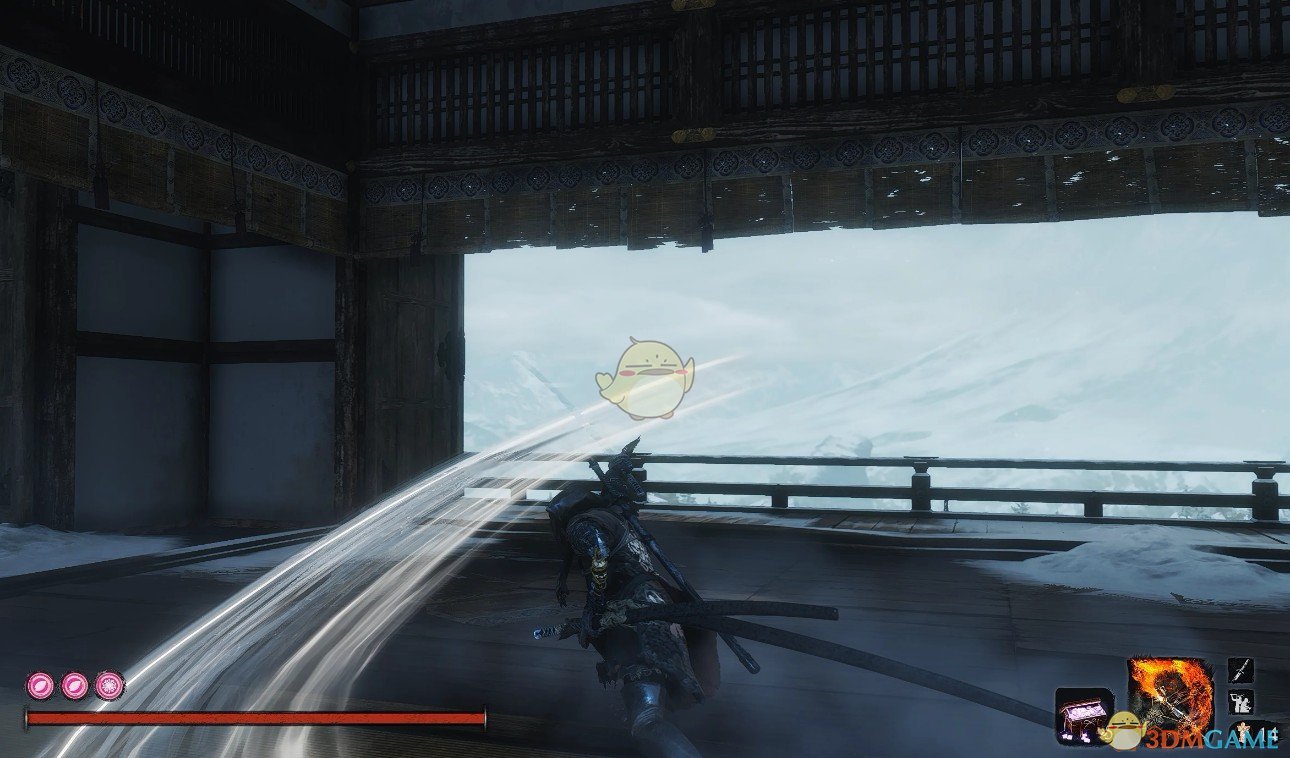
Task: Click the 3DMGAME watermark text
Action: click(1215, 736)
